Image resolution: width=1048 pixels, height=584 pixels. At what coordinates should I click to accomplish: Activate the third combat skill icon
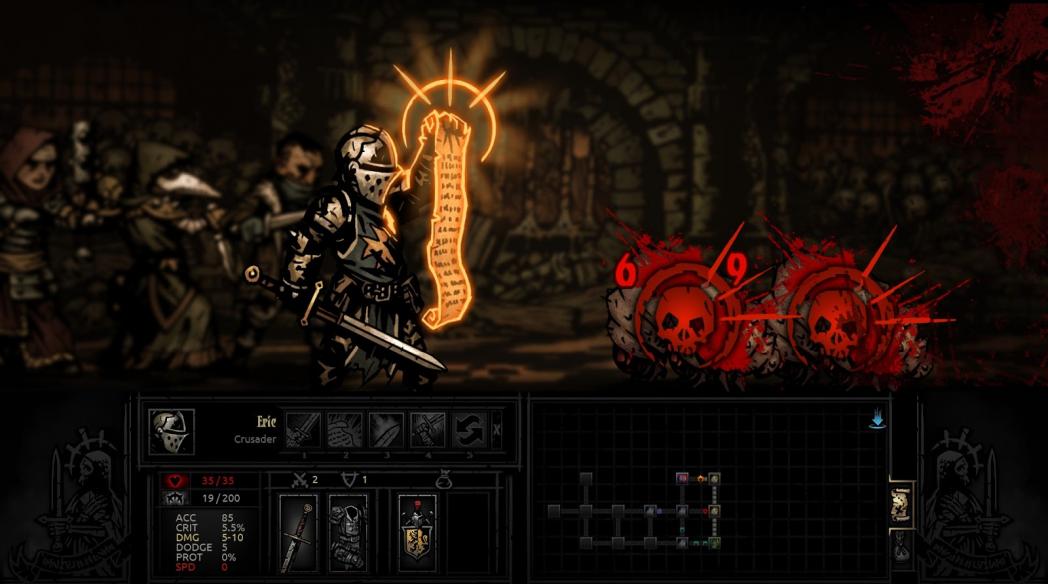point(386,430)
